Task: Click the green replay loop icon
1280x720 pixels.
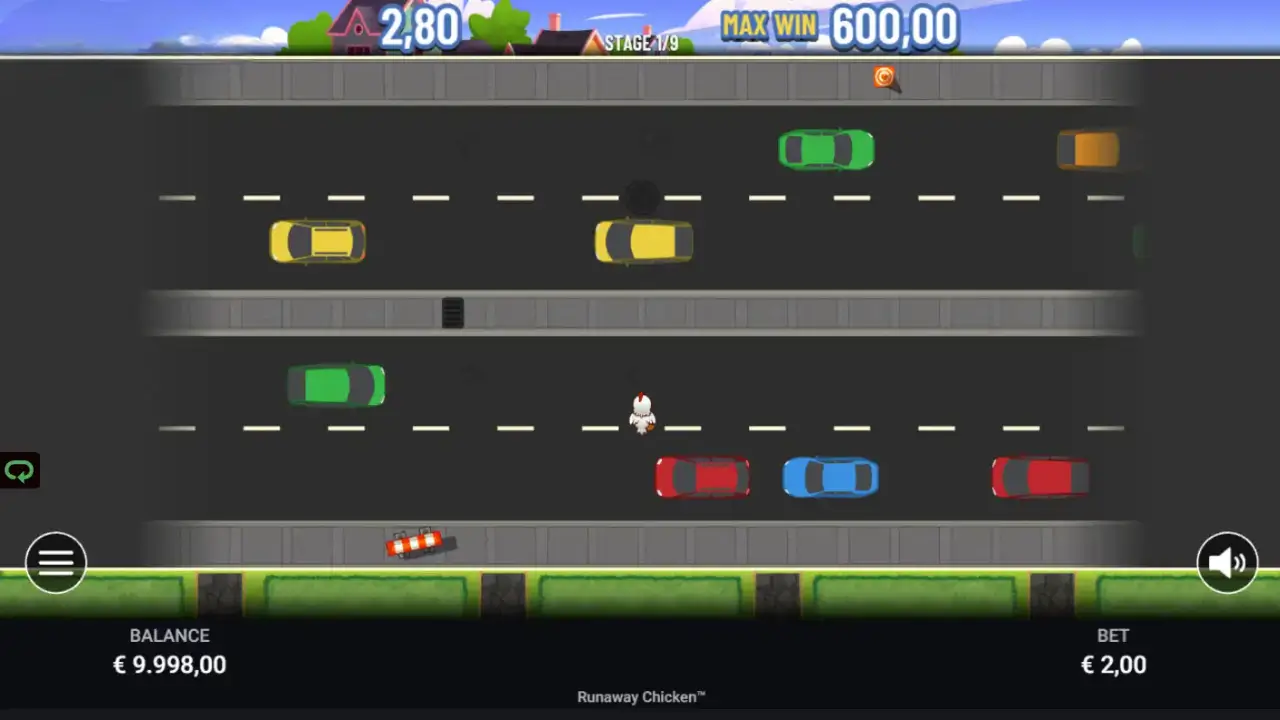Action: (x=18, y=469)
